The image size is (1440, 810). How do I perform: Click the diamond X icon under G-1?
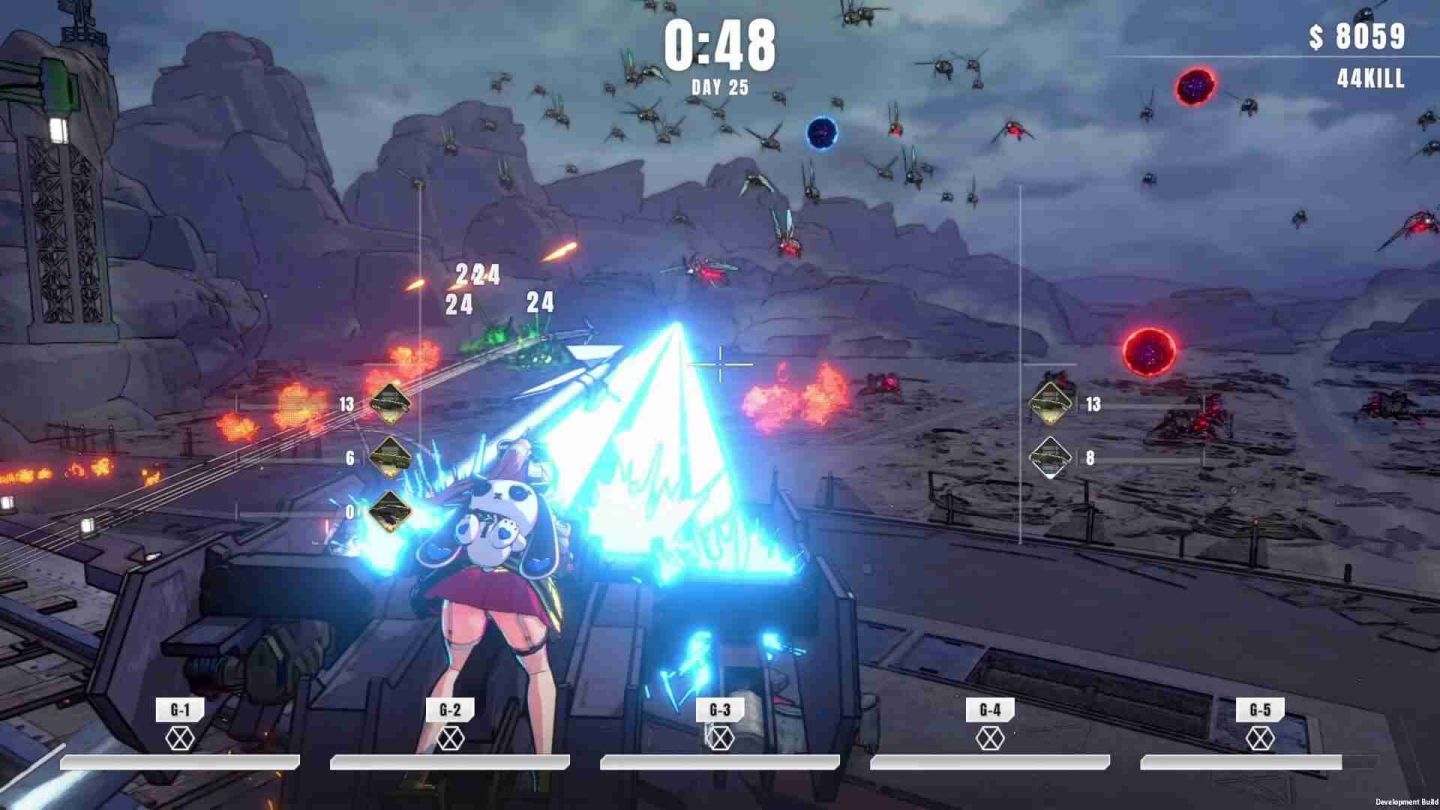point(179,739)
